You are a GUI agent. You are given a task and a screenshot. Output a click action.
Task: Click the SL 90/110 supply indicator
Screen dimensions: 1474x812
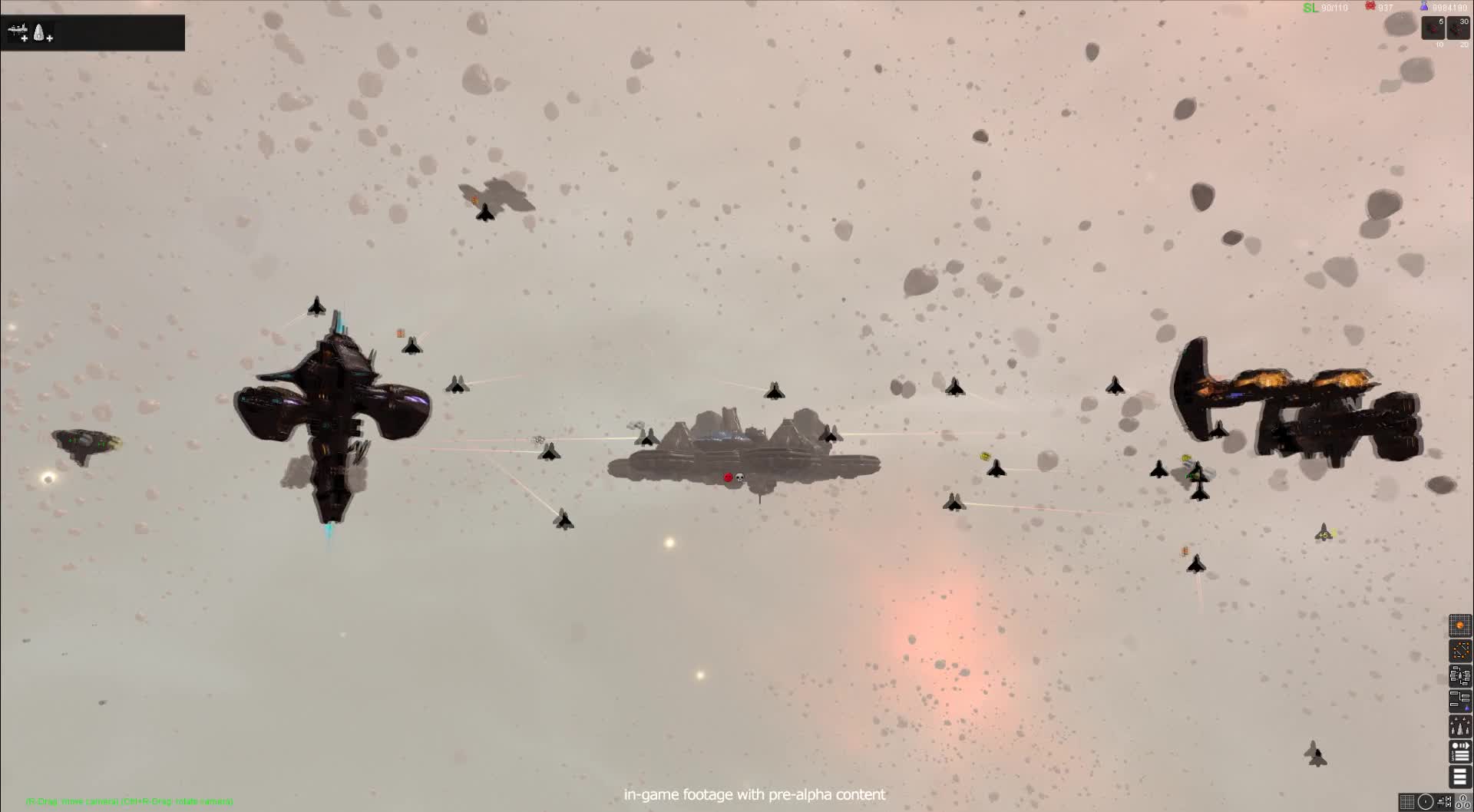click(1314, 8)
